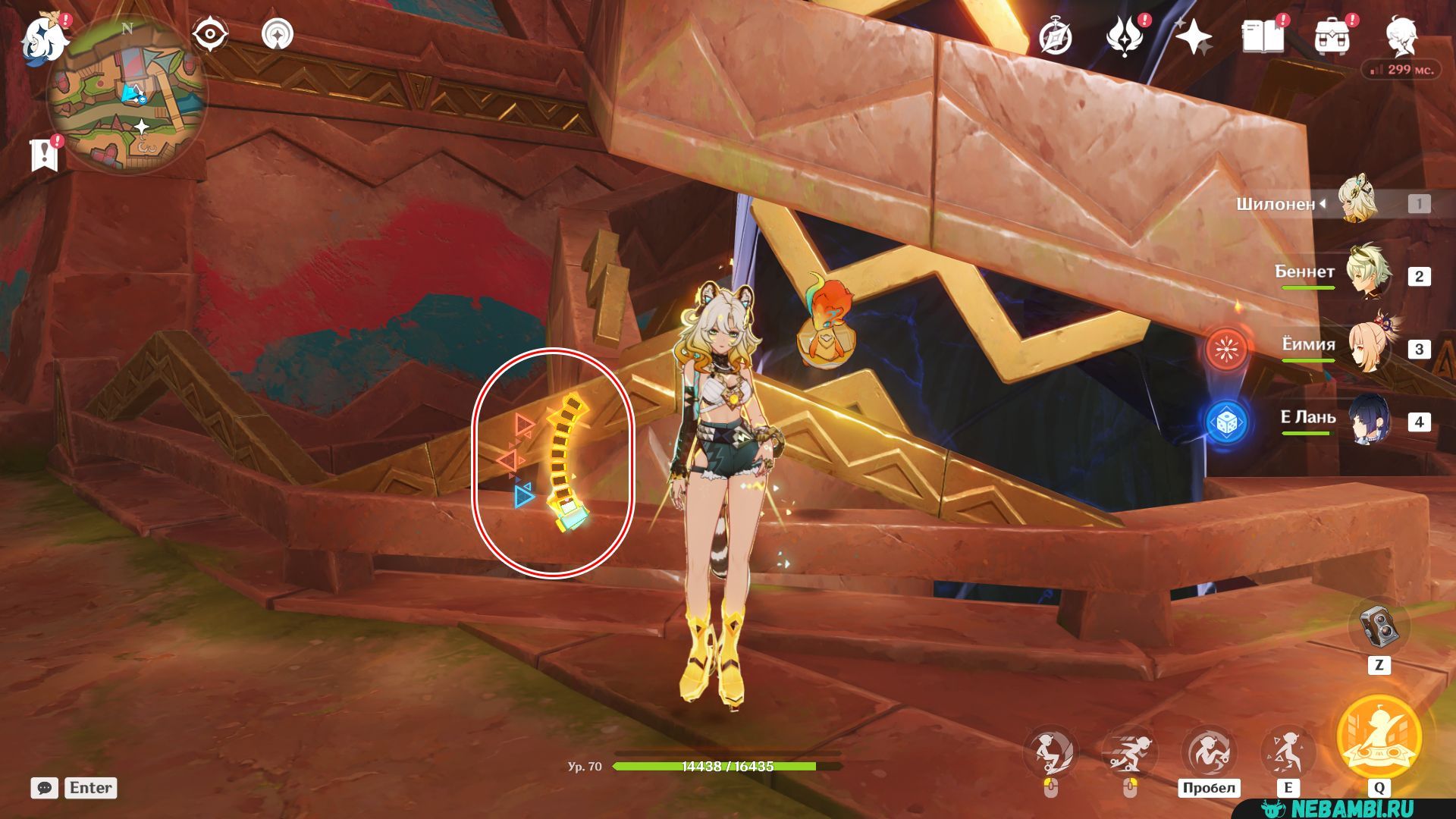The height and width of the screenshot is (819, 1456).
Task: Open the quest tracker exclamation banner
Action: (x=44, y=154)
